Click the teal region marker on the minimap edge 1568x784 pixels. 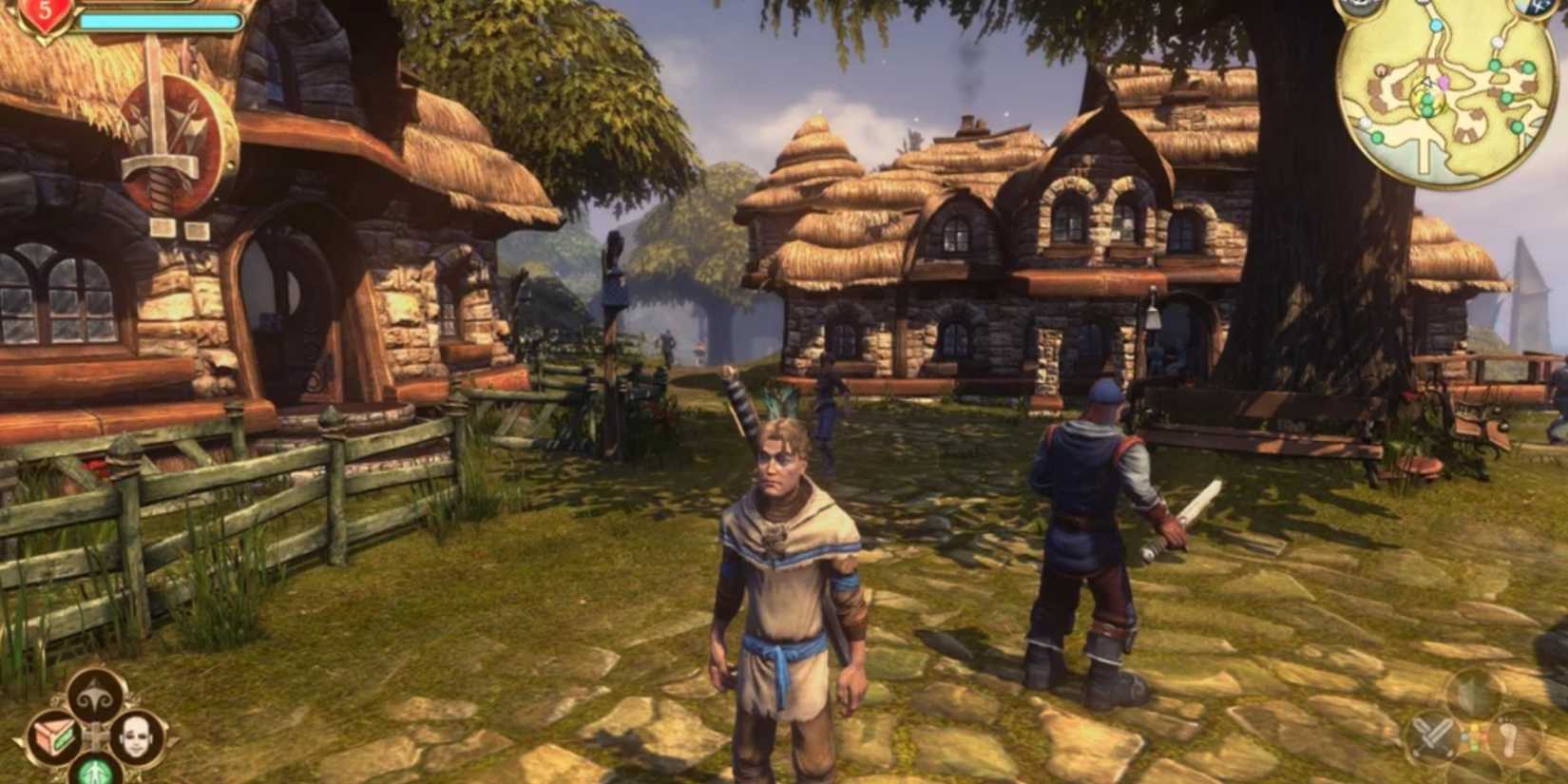(1436, 26)
